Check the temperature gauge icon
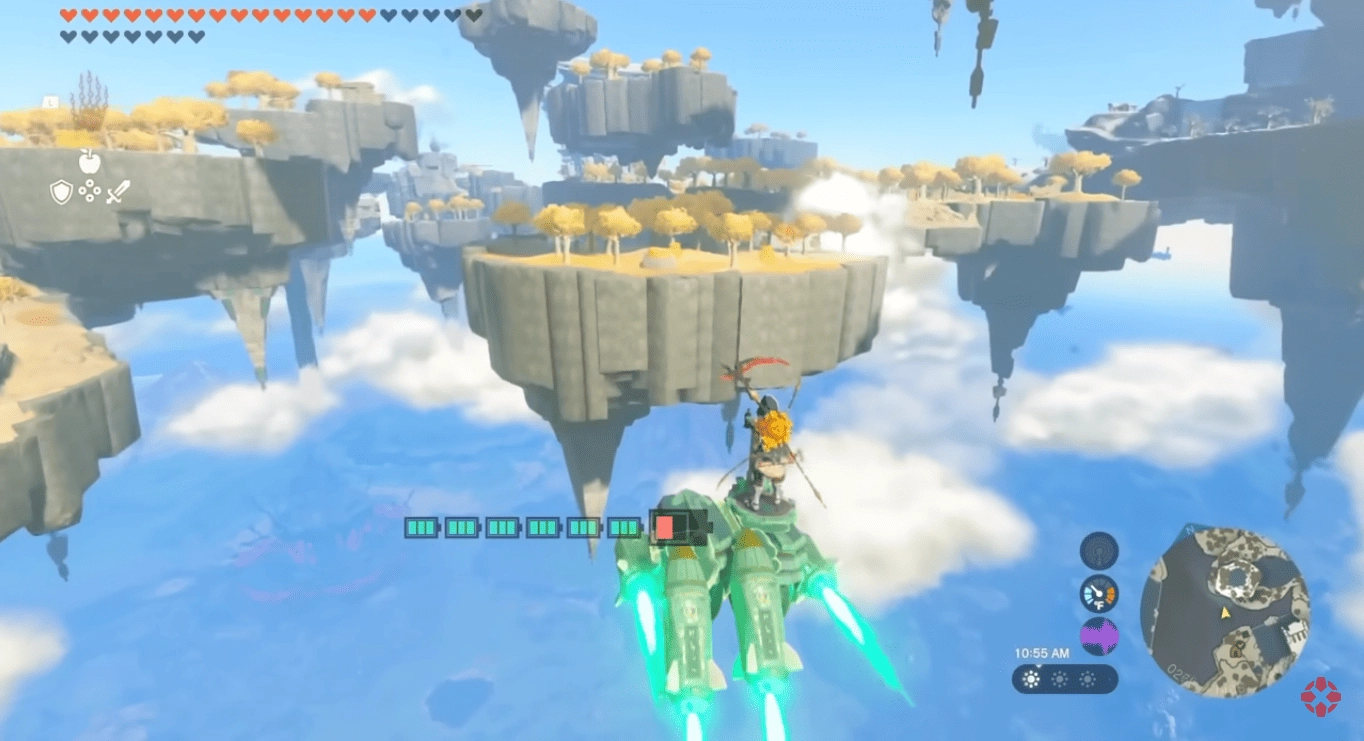1364x741 pixels. point(1099,594)
